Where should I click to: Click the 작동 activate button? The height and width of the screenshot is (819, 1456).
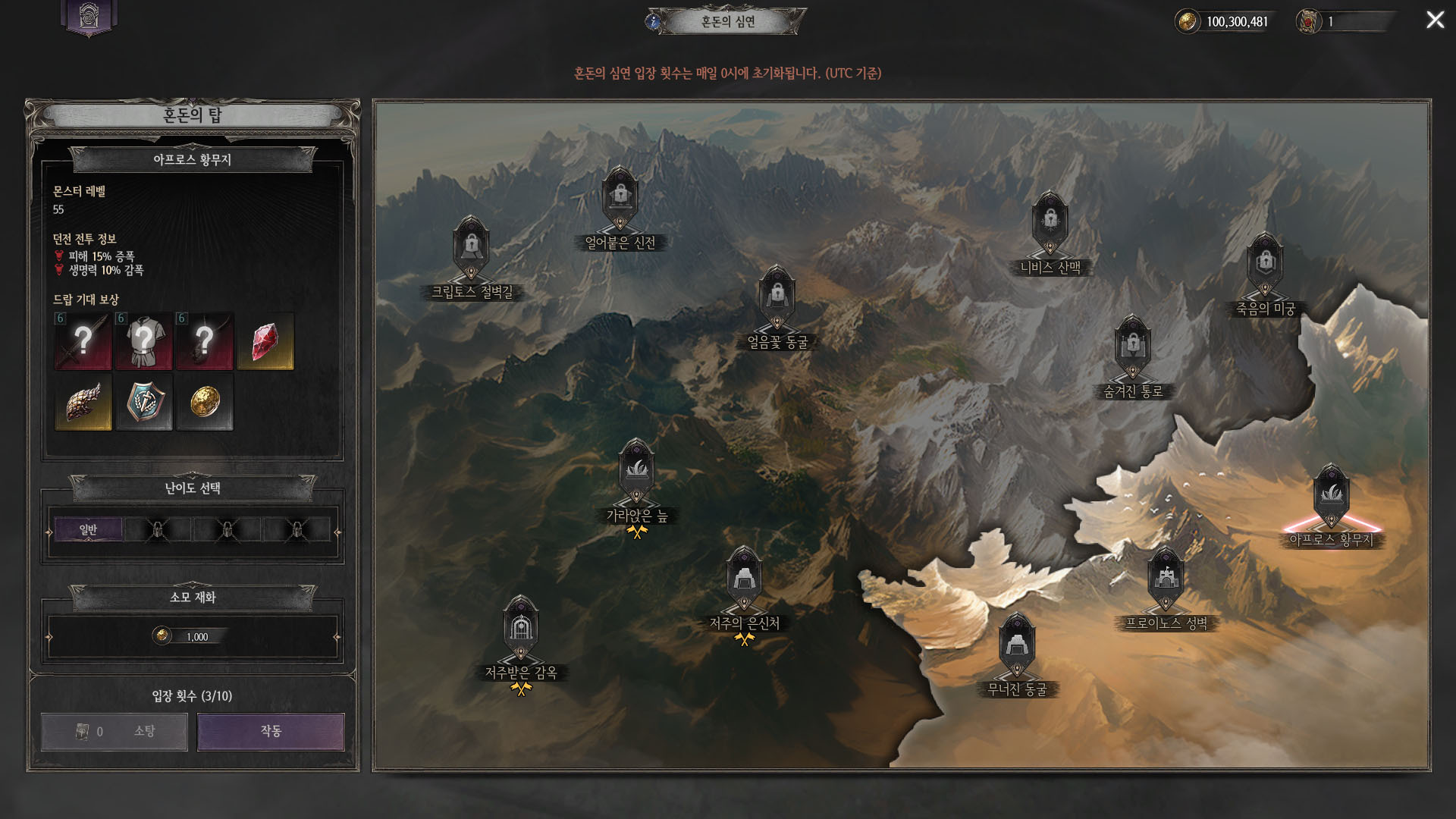pyautogui.click(x=271, y=731)
